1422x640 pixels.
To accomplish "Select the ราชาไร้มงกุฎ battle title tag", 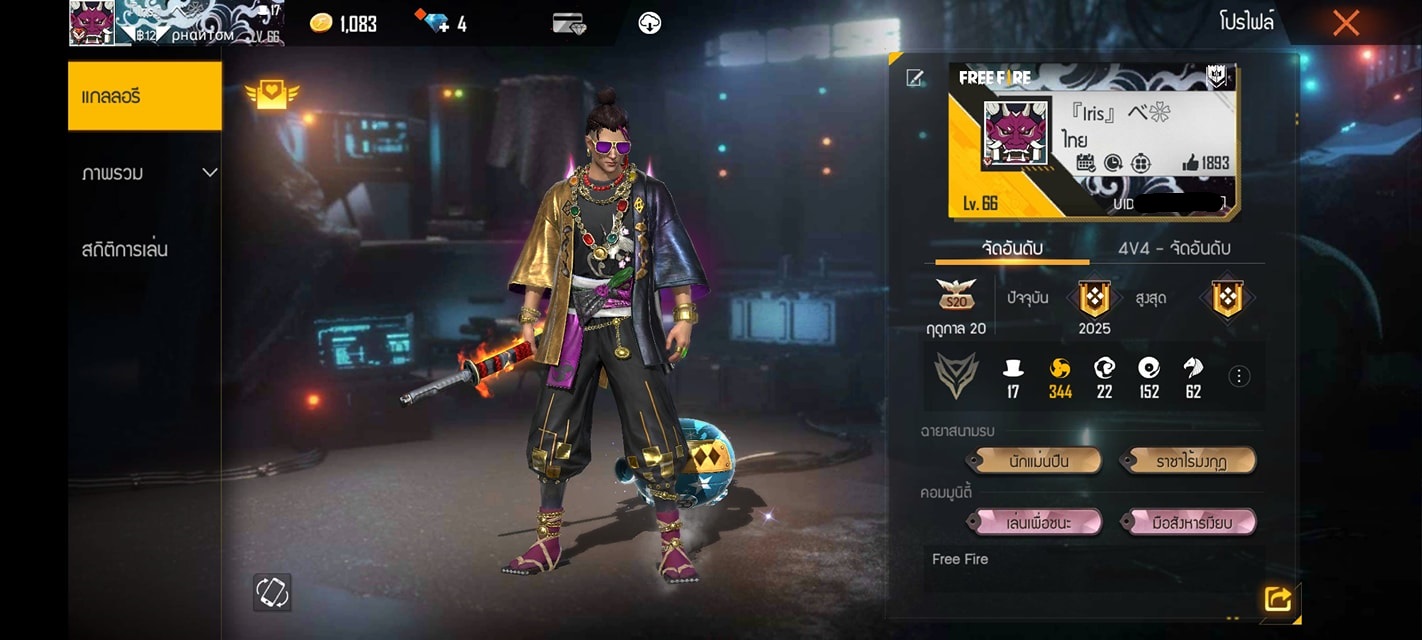I will tap(1190, 461).
